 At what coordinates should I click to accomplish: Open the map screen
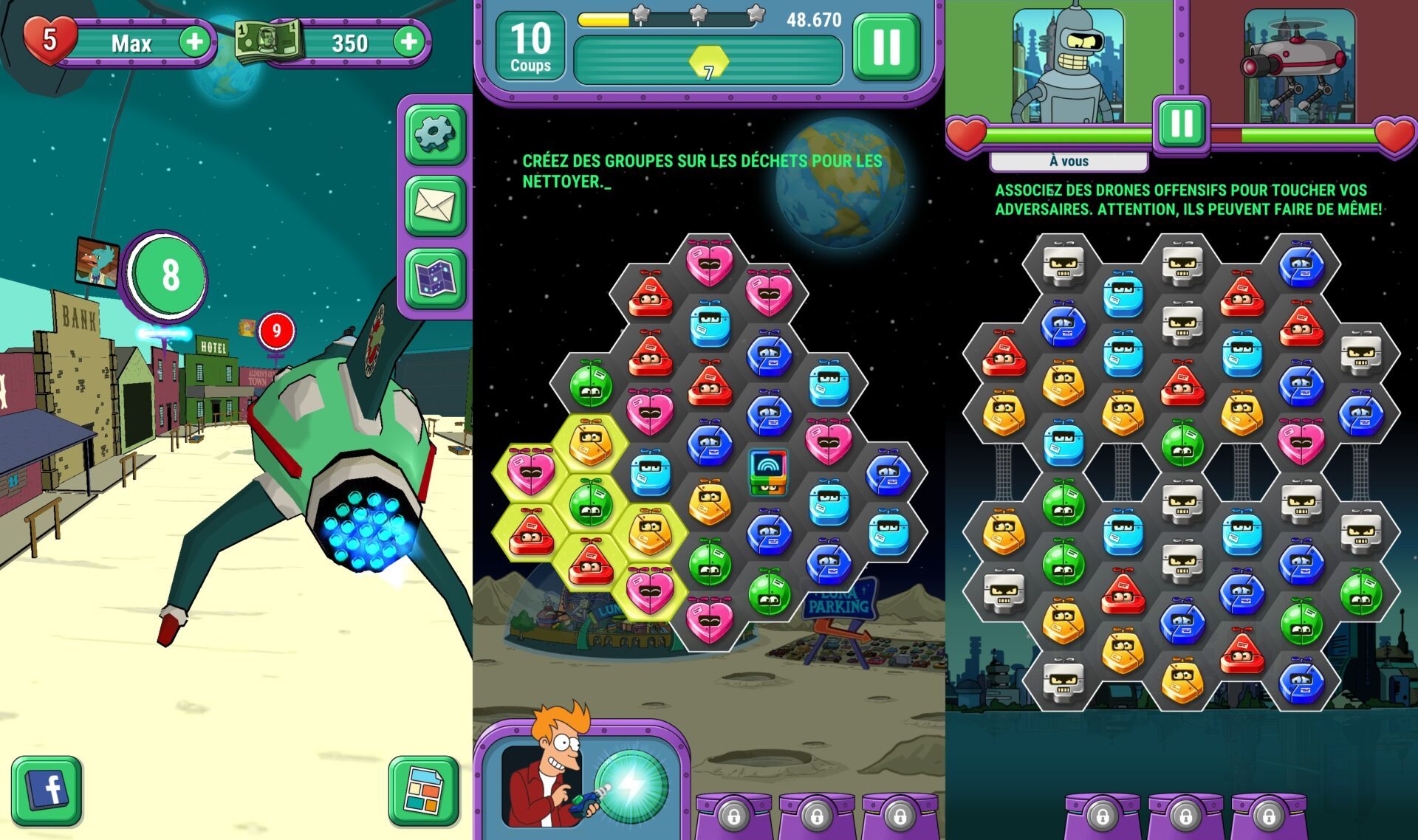click(435, 278)
